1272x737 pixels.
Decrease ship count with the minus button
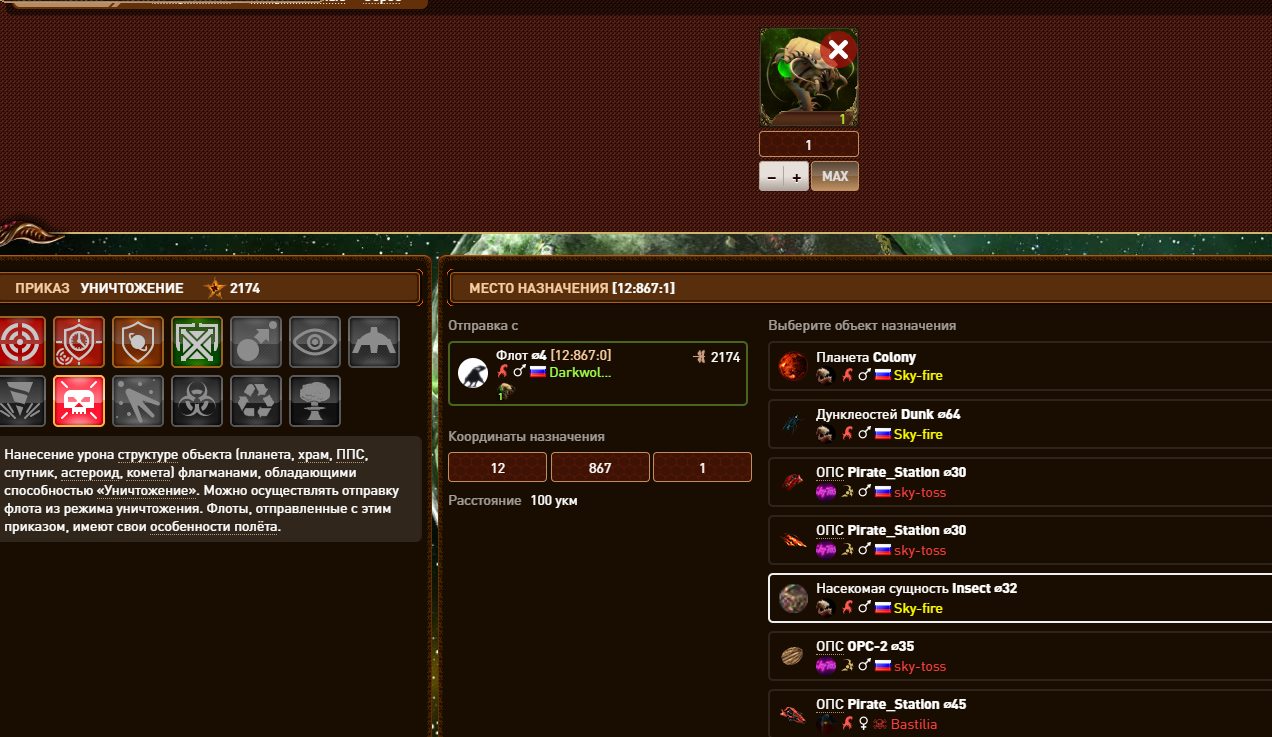coord(772,176)
